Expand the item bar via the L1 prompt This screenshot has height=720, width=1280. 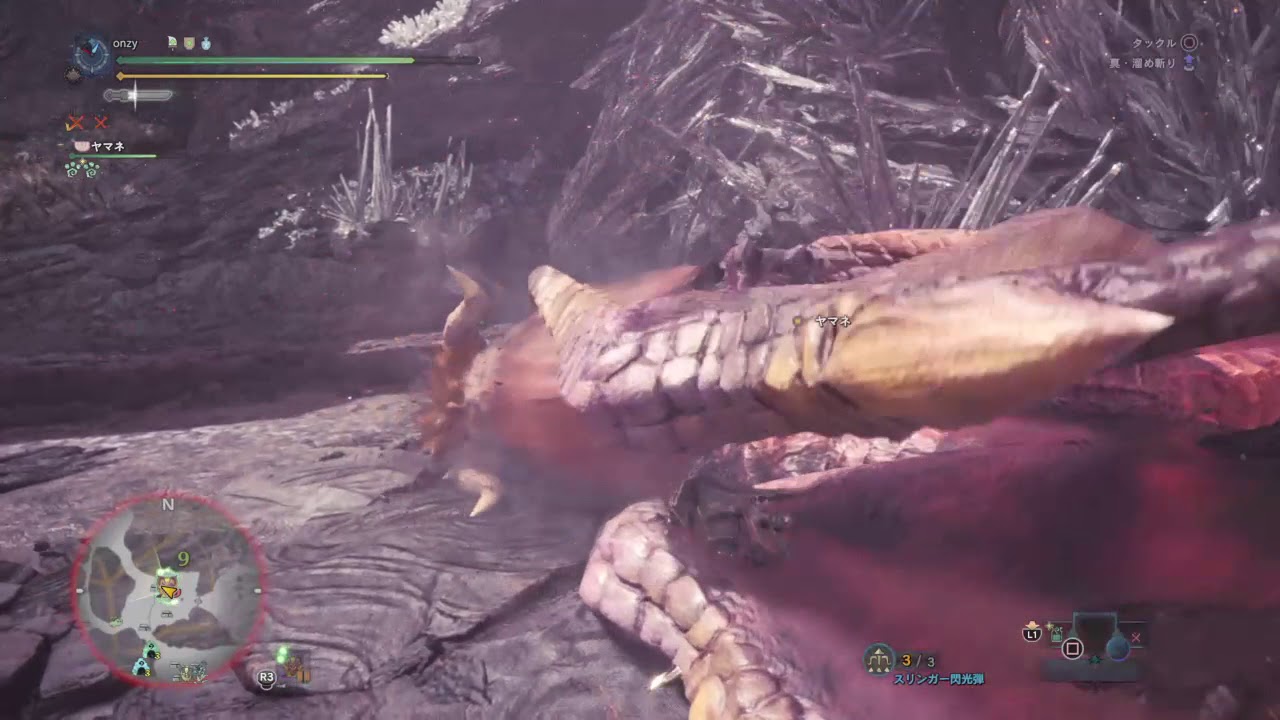(1032, 633)
